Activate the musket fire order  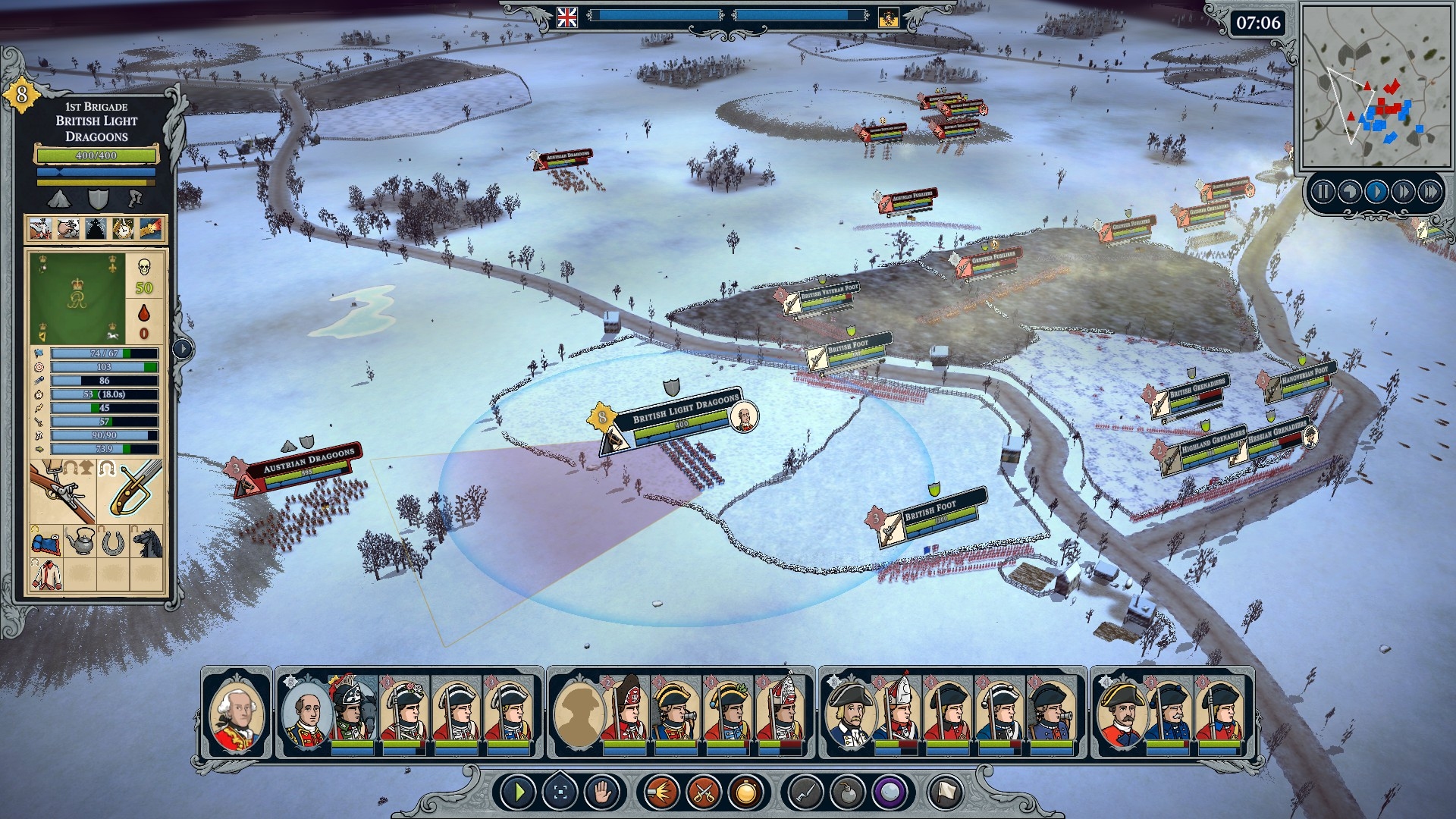point(661,793)
